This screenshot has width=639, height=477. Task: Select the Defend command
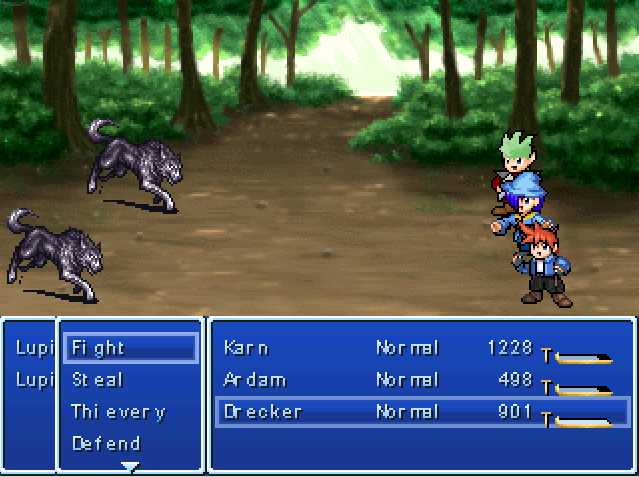tap(106, 443)
